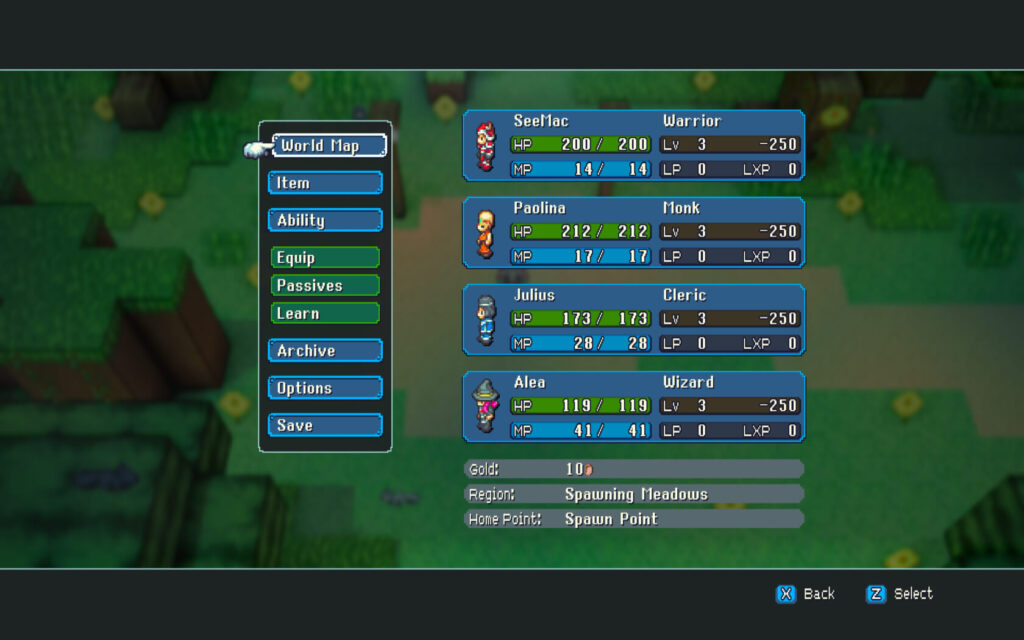Open the Passives menu
This screenshot has width=1024, height=640.
(x=325, y=286)
